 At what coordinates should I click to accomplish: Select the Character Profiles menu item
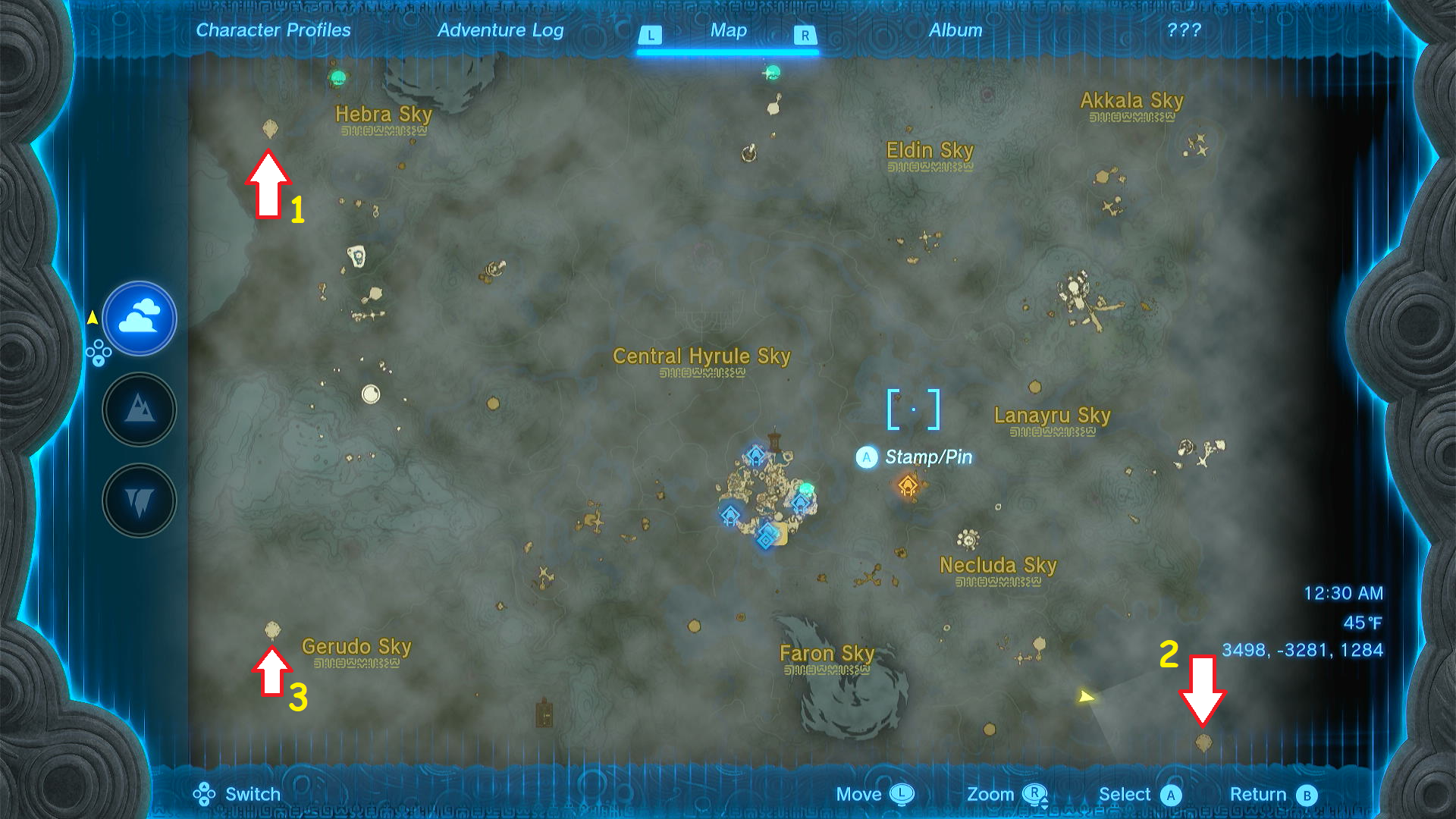tap(273, 30)
